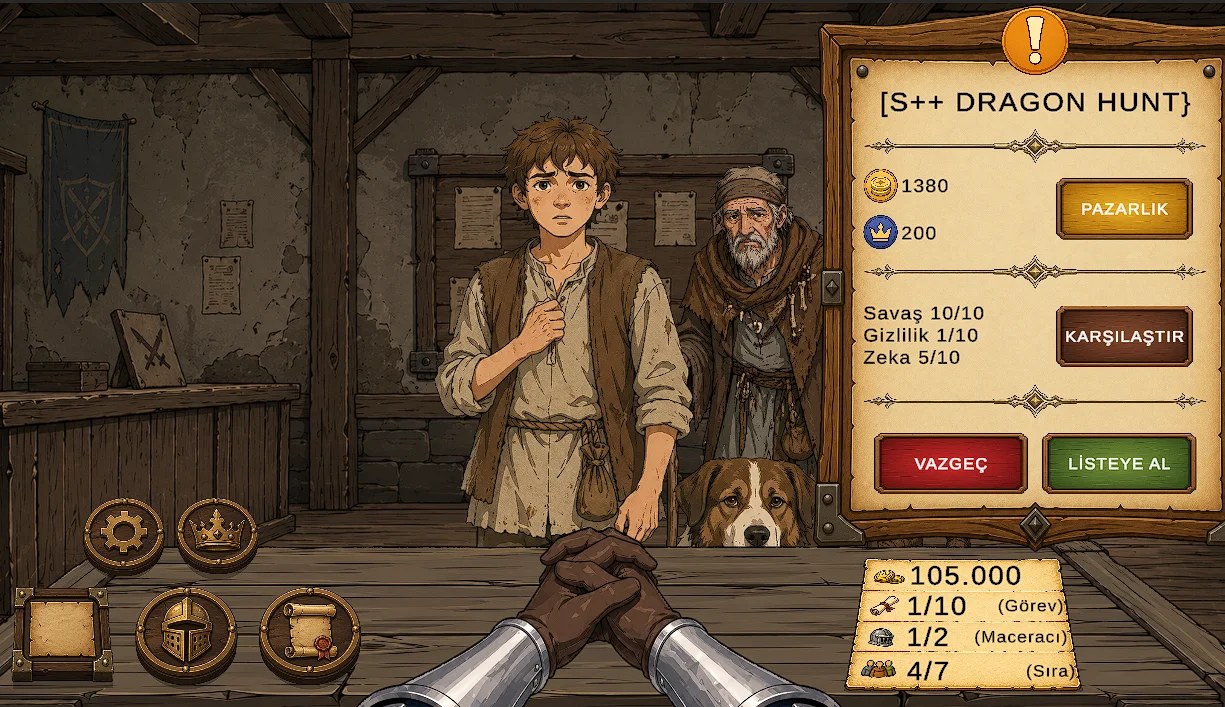1225x707 pixels.
Task: Select the golden crown icon
Action: click(217, 533)
